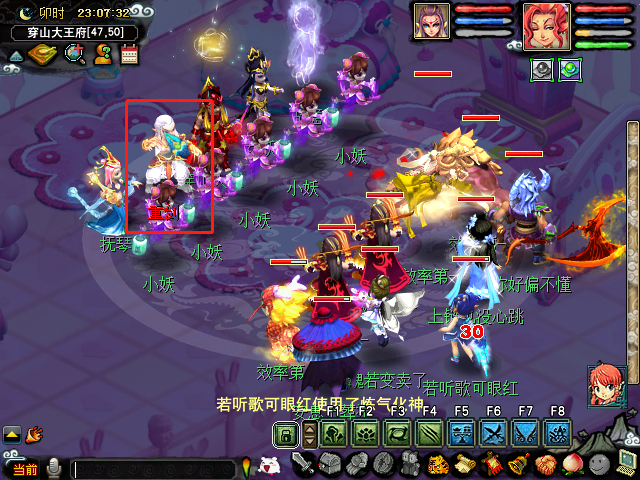Screen dimensions: 640x480
Task: Activate the F5 blue skill
Action: coord(461,434)
